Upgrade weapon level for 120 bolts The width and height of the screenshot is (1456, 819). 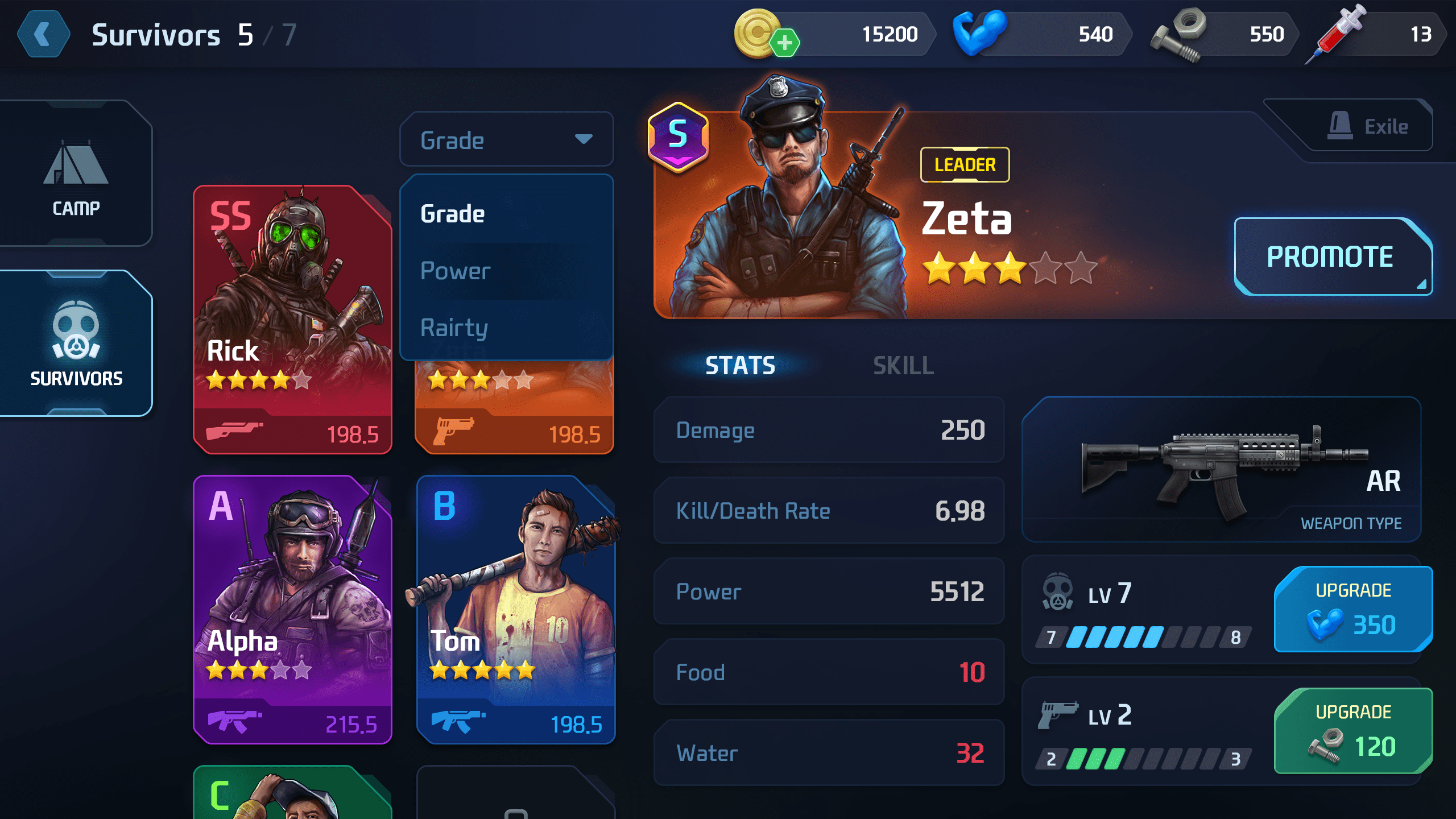(x=1352, y=731)
